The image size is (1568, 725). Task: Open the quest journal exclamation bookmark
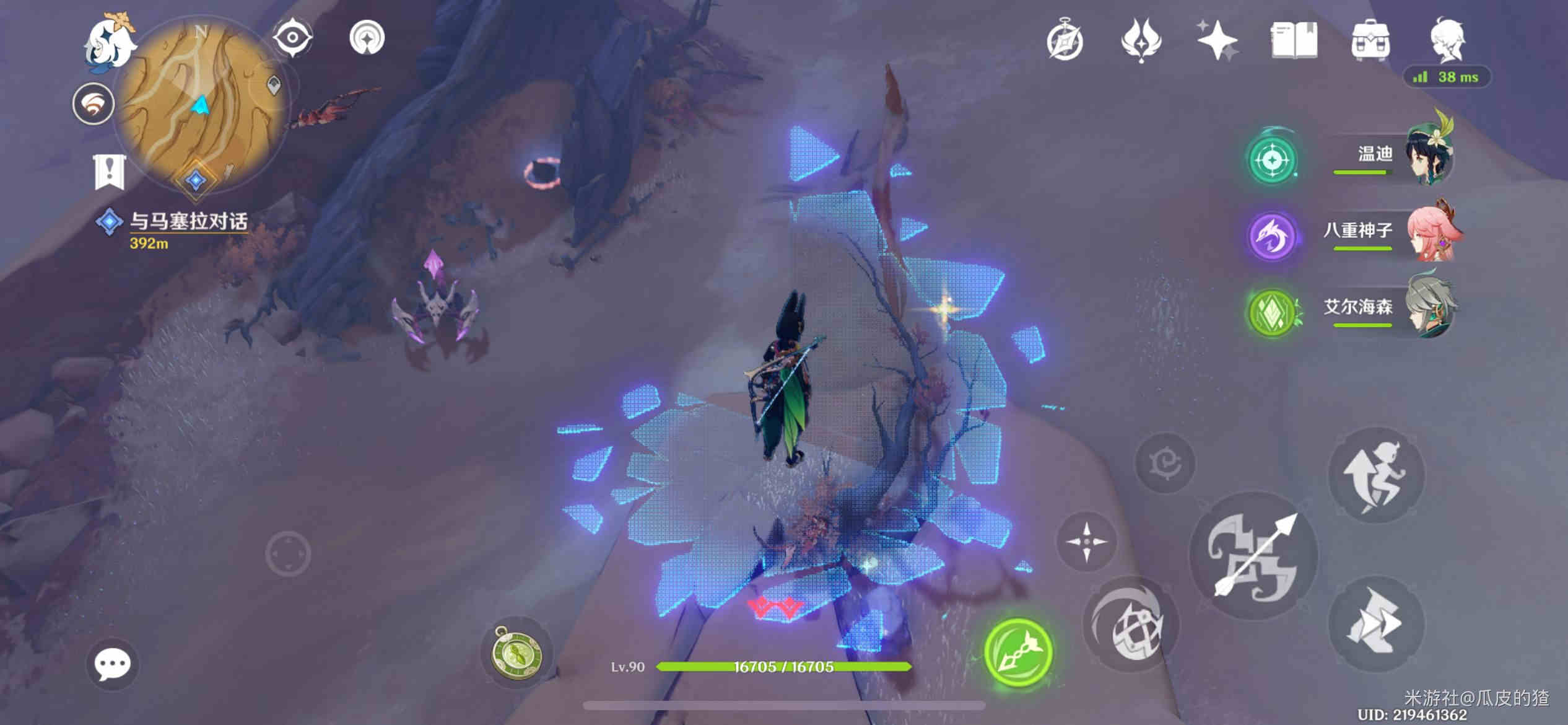point(110,171)
